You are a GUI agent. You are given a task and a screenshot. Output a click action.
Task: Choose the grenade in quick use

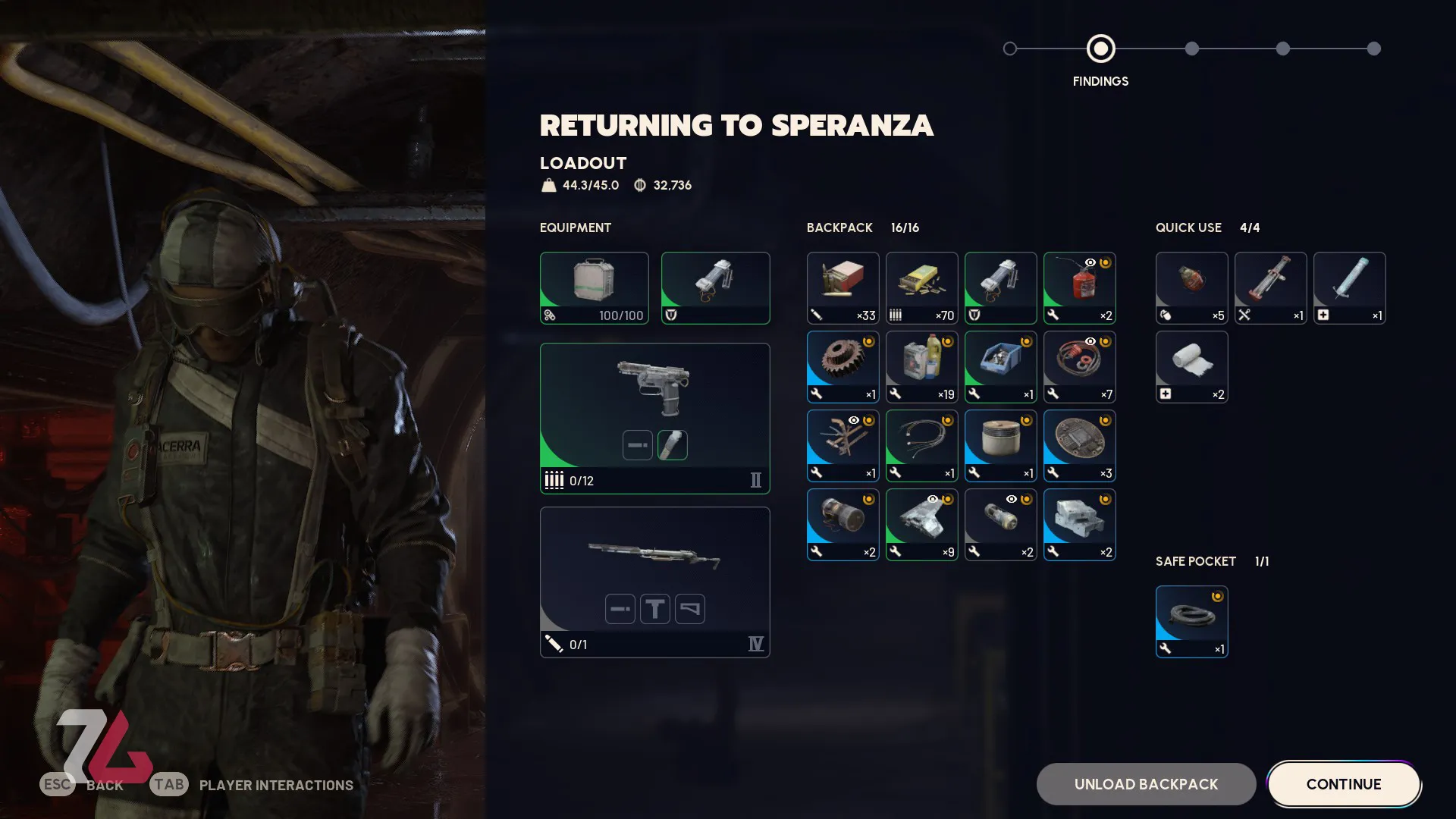point(1191,288)
